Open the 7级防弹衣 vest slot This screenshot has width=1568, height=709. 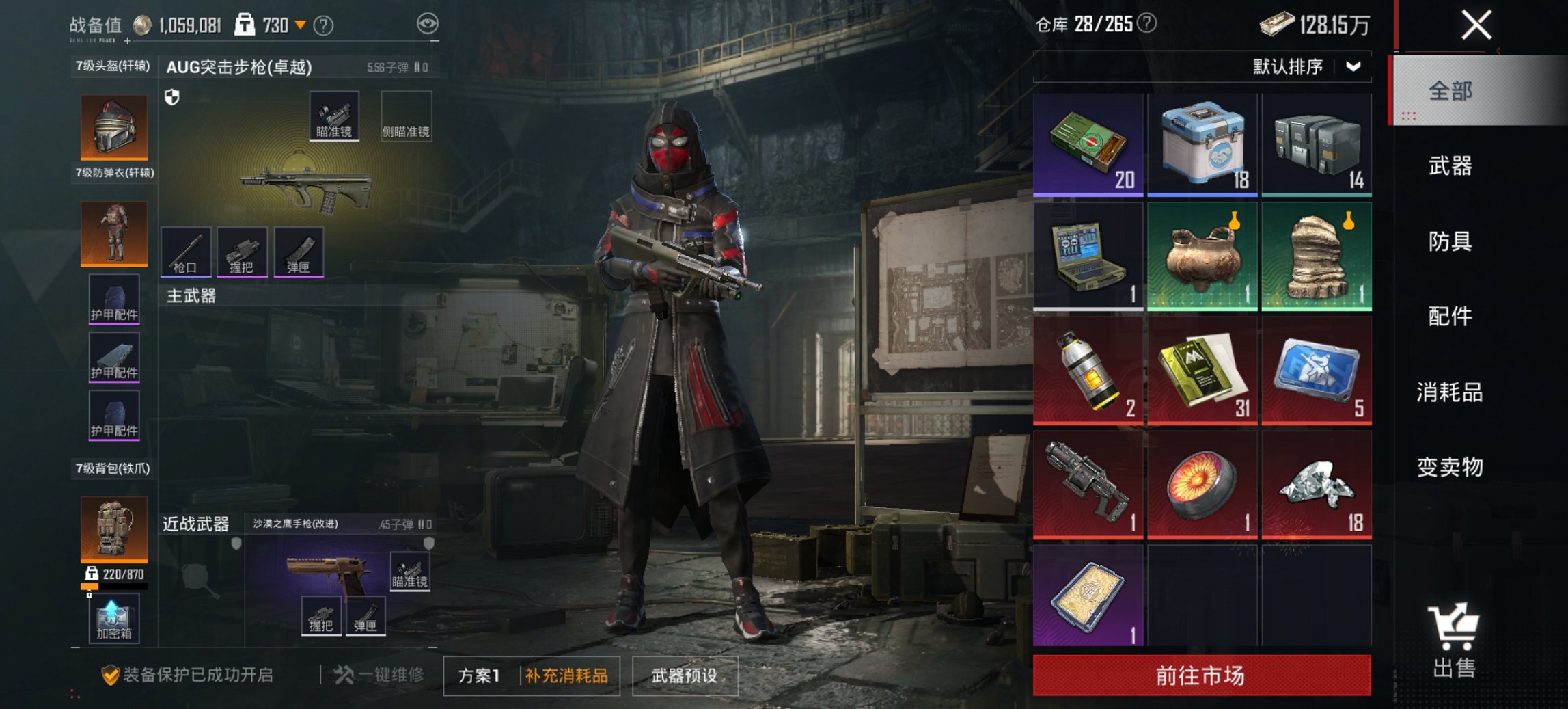[113, 234]
